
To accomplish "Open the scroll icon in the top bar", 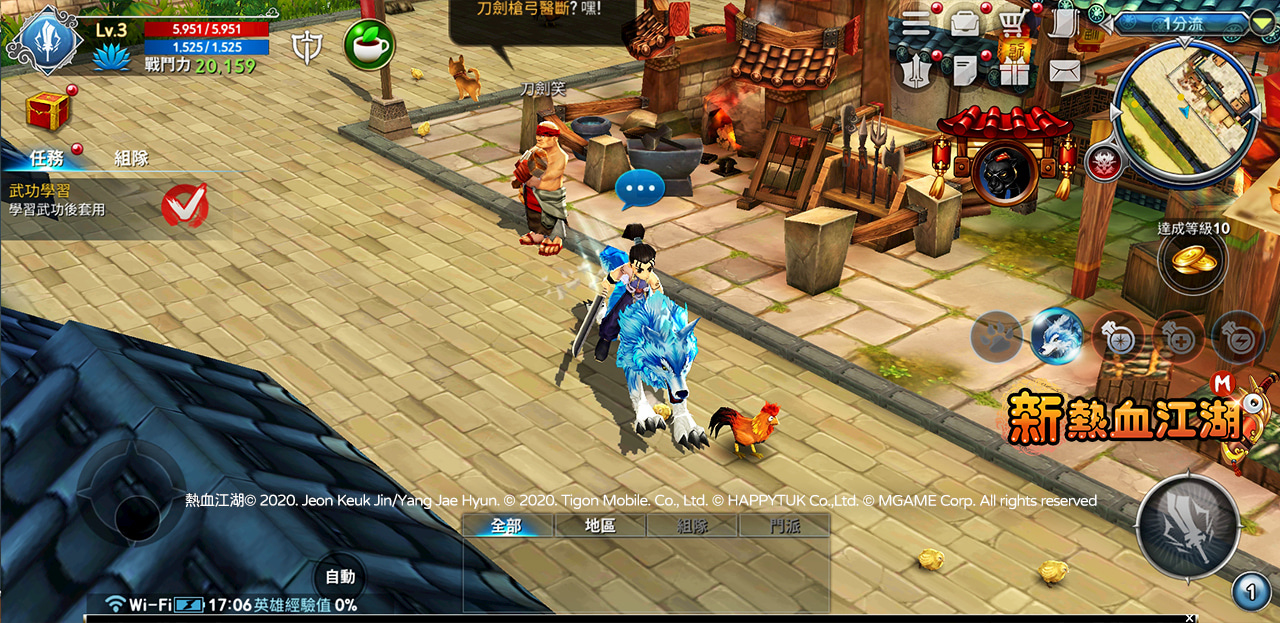I will pyautogui.click(x=1062, y=23).
